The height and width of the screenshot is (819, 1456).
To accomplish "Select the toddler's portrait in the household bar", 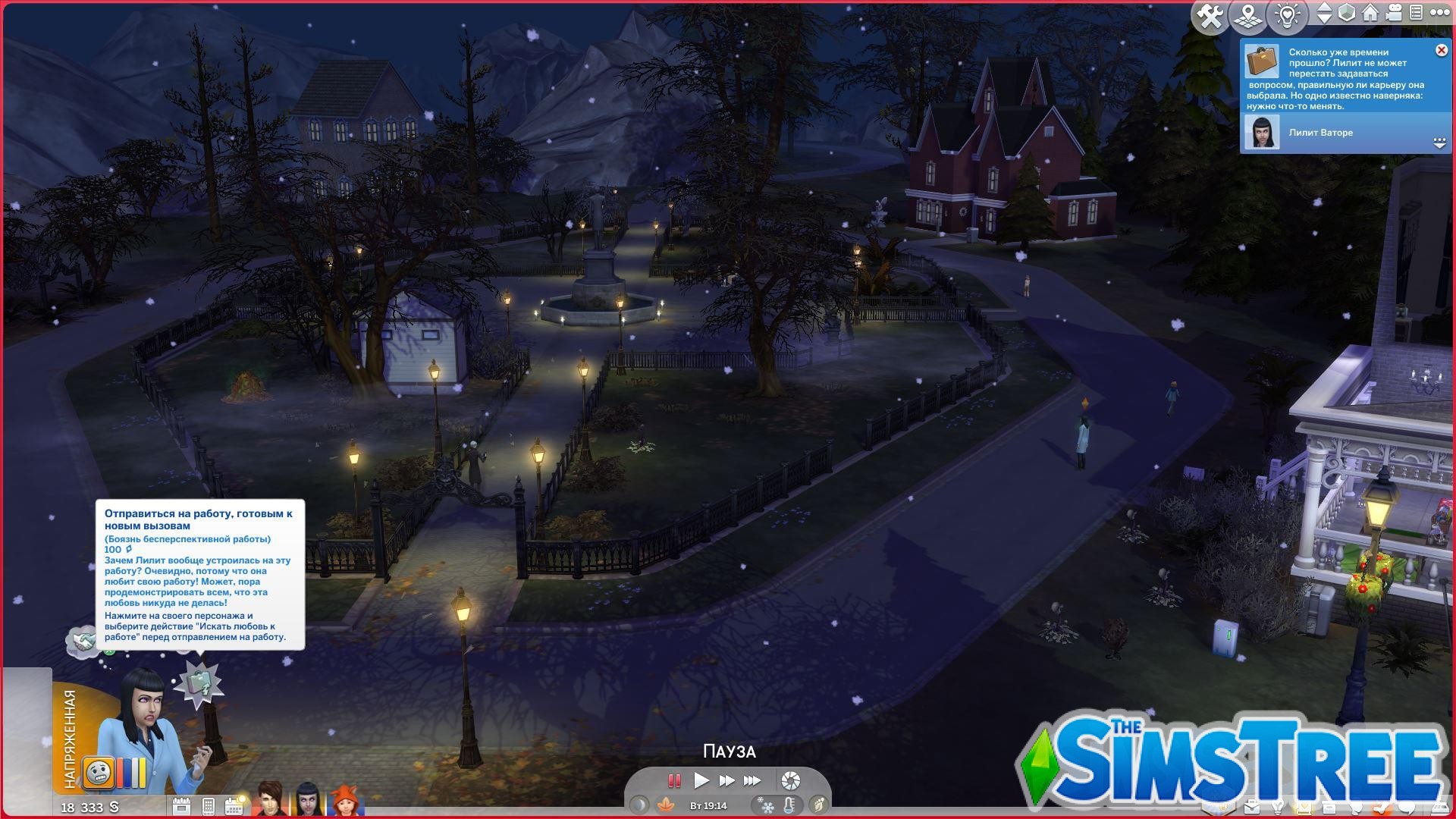I will pos(347,800).
